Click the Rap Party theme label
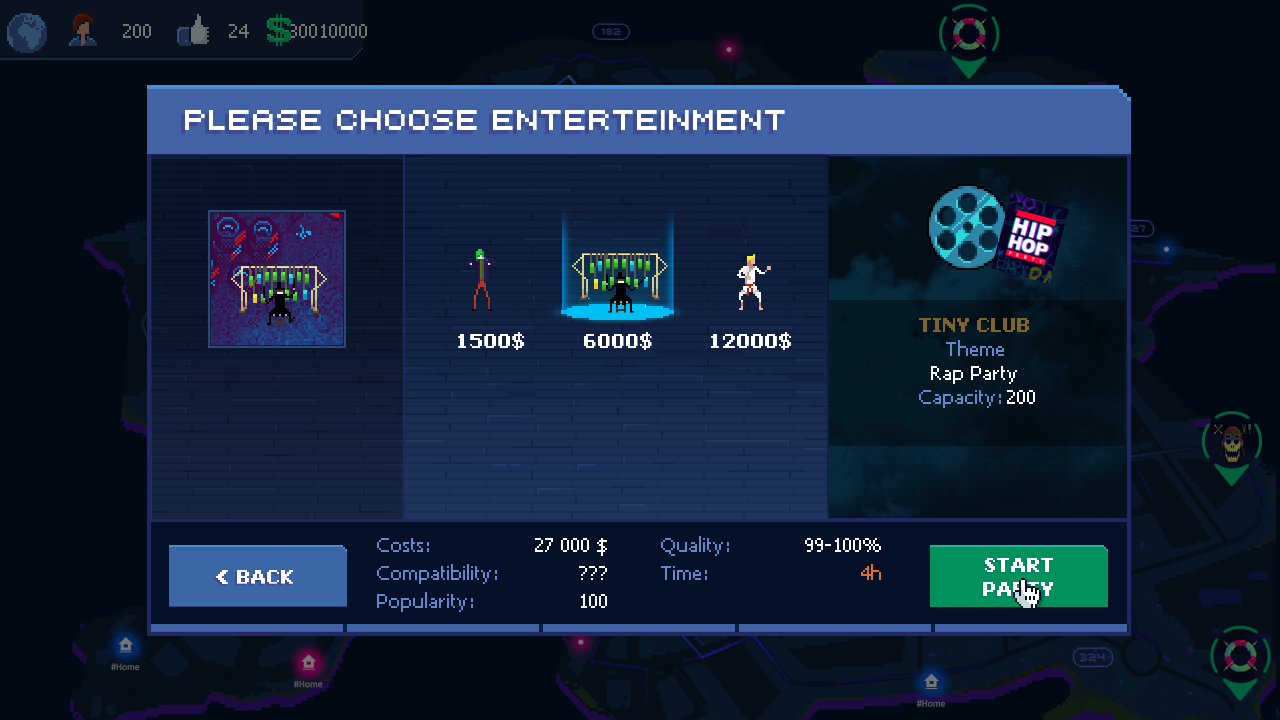The image size is (1280, 720). pos(974,373)
